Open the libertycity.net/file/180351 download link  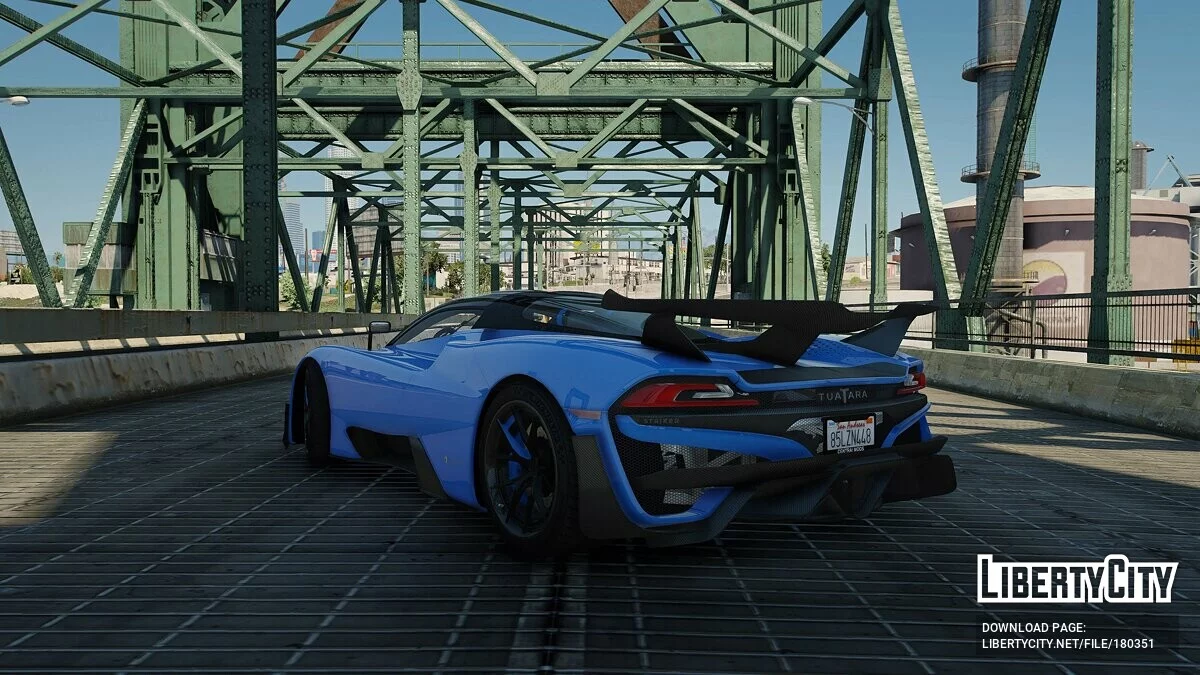[1067, 644]
